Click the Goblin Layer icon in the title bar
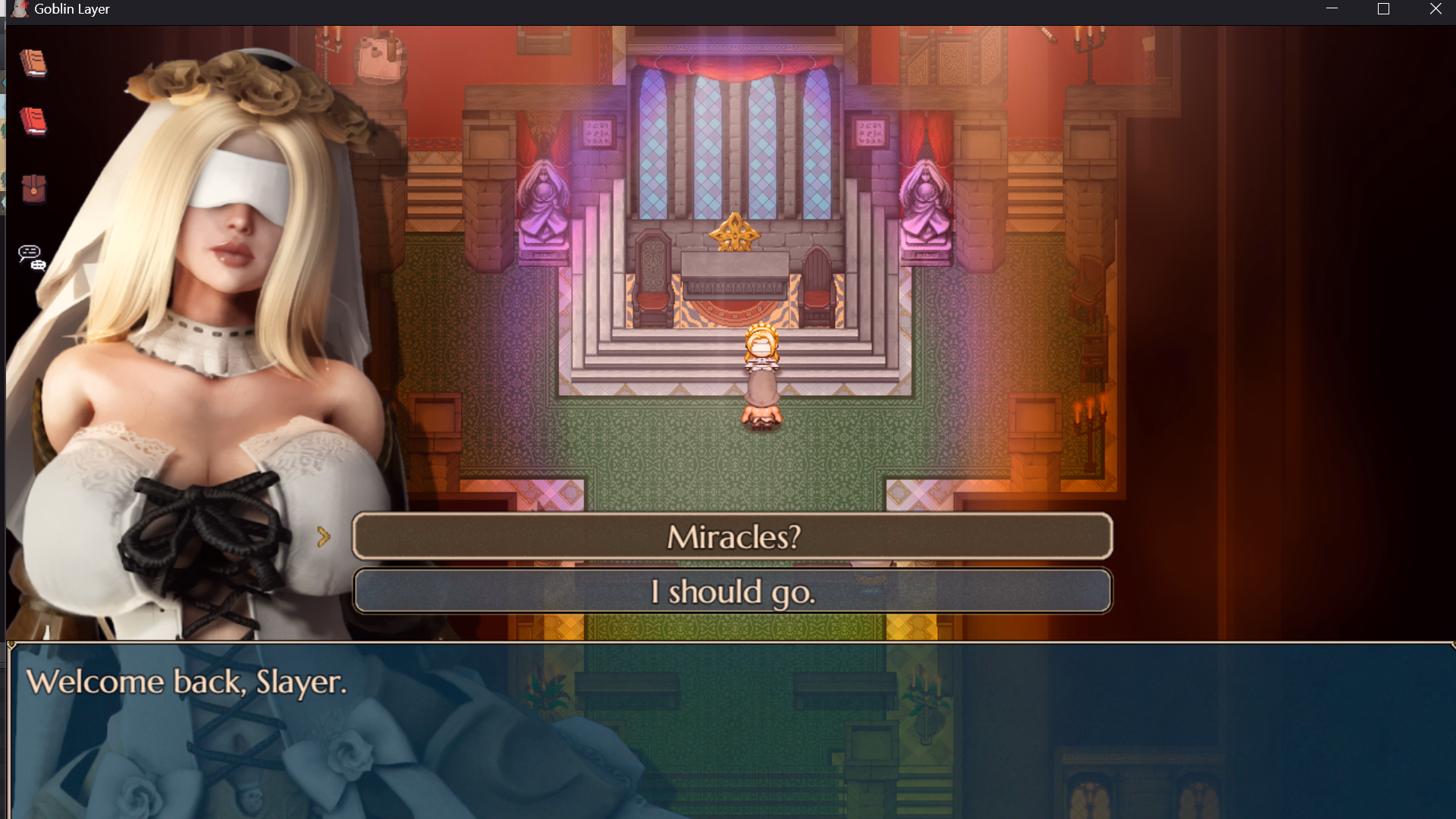The width and height of the screenshot is (1456, 819). [19, 9]
